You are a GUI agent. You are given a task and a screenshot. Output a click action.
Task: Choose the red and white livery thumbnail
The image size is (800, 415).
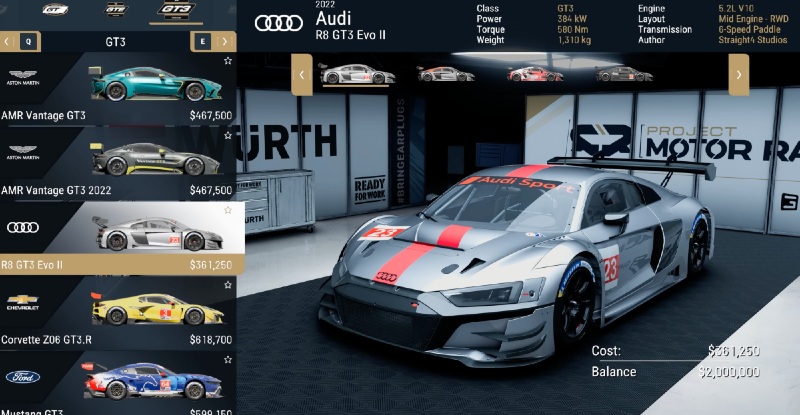coord(535,73)
